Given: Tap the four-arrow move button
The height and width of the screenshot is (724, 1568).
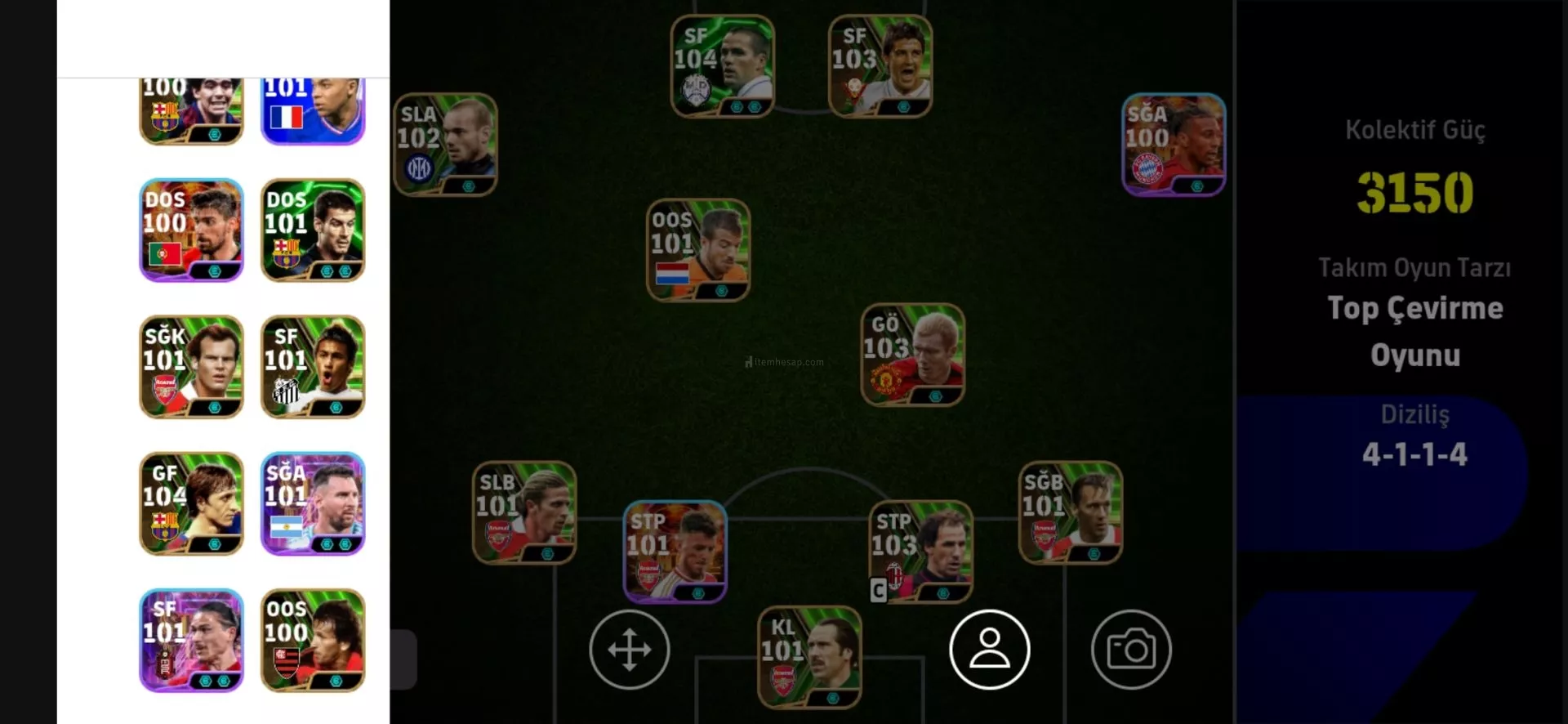Looking at the screenshot, I should tap(630, 650).
